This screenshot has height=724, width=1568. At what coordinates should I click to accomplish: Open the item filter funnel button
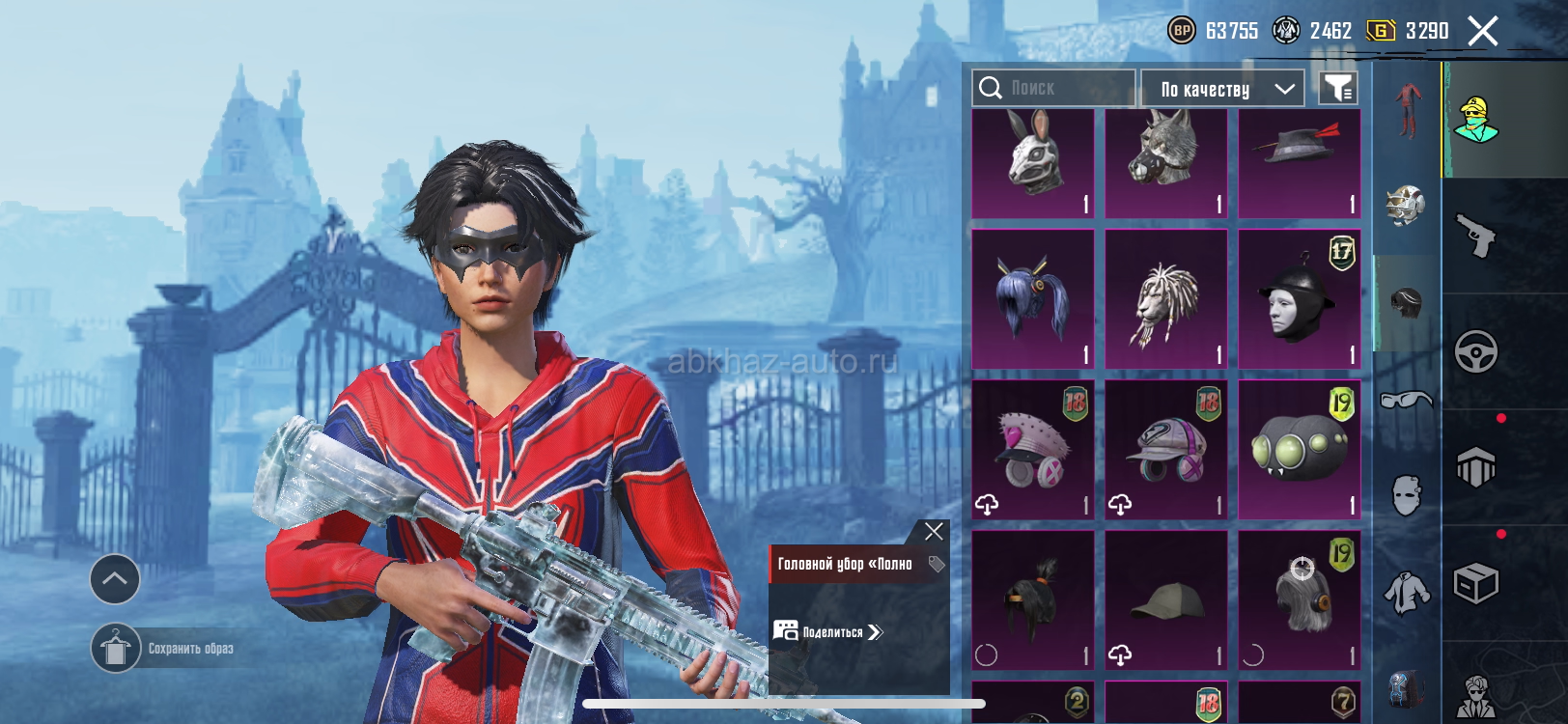pos(1338,89)
